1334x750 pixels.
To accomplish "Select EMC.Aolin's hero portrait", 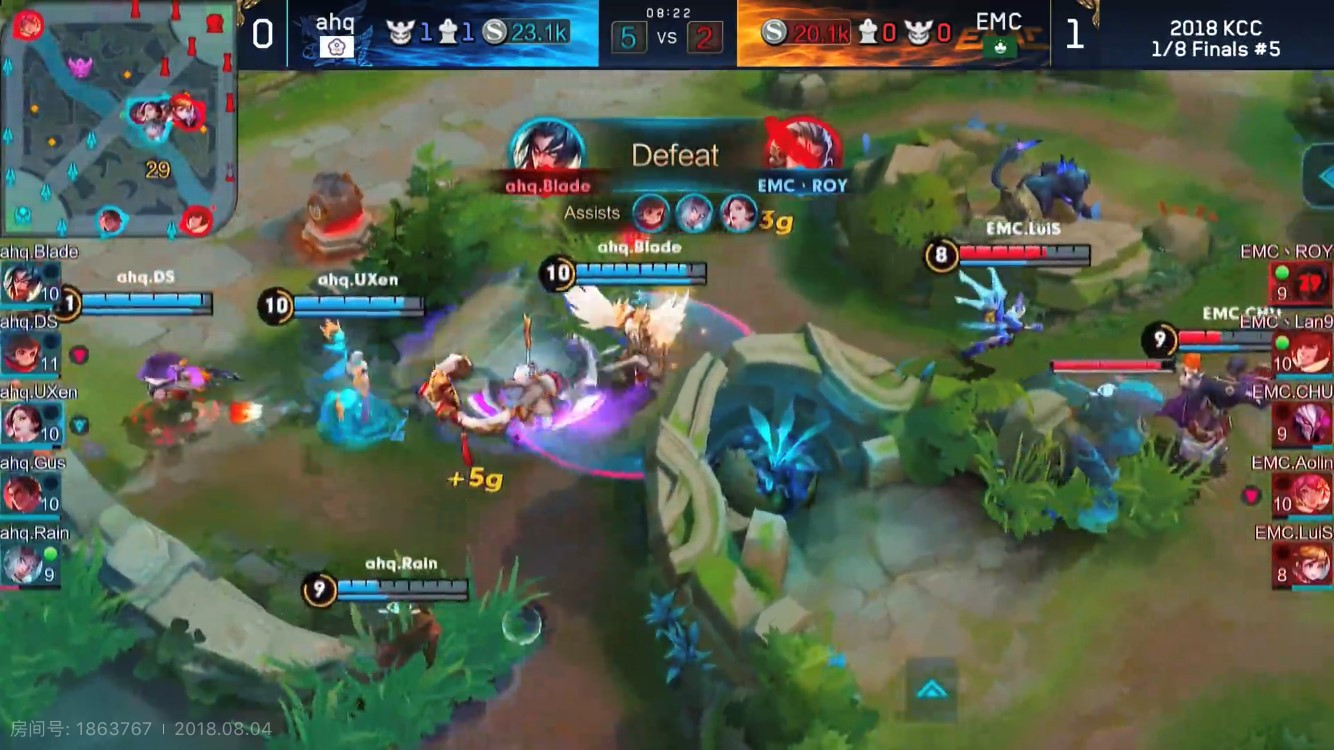I will pos(1312,494).
